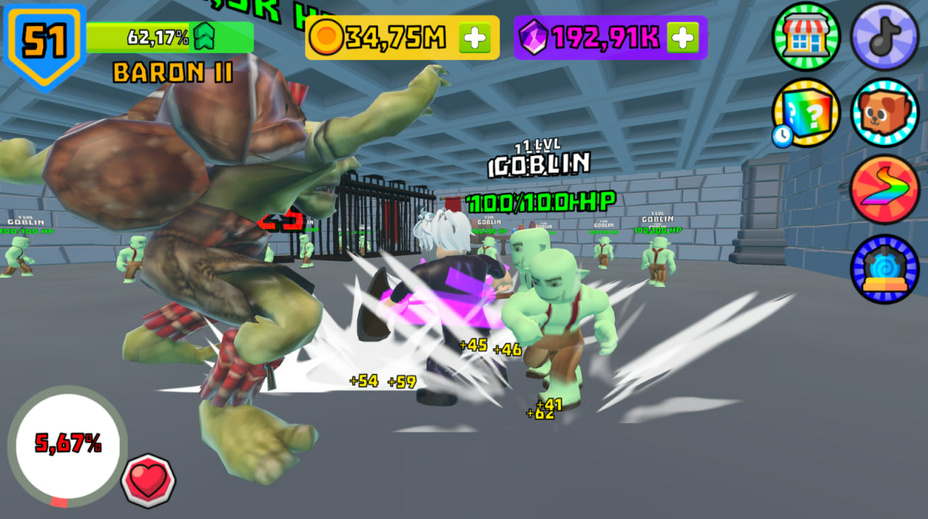Viewport: 928px width, 519px height.
Task: Open the level 51 shield badge
Action: tap(45, 42)
